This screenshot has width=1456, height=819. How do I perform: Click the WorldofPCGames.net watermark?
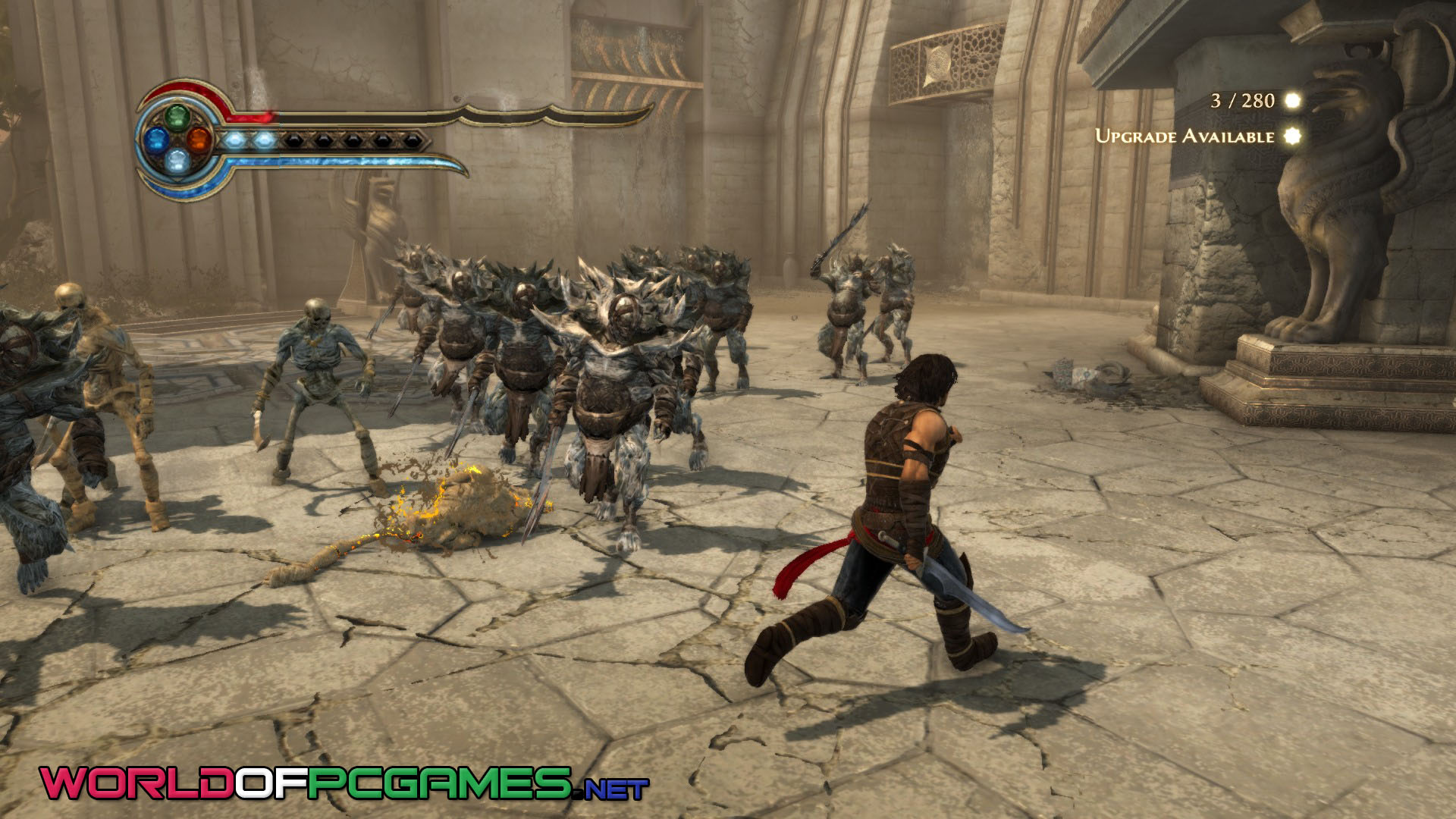tap(344, 783)
